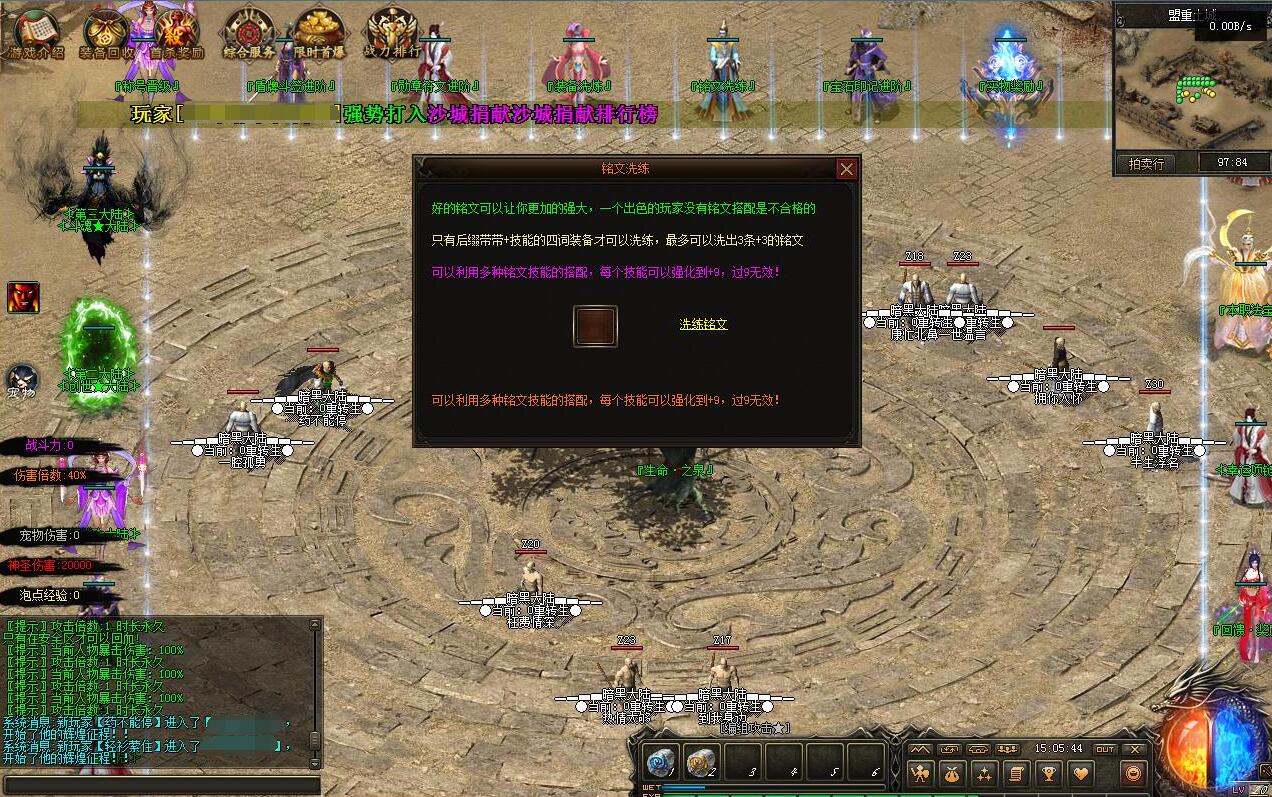This screenshot has width=1272, height=797.
Task: Click the OUT button
Action: (1105, 748)
